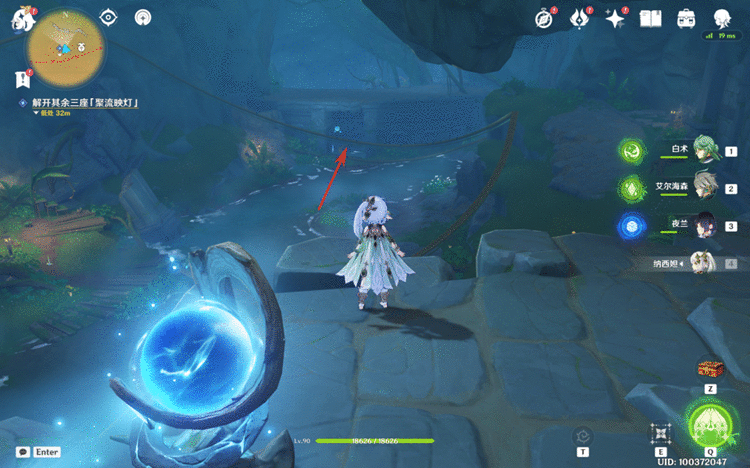Open the backpack inventory
The image size is (750, 468).
686,19
